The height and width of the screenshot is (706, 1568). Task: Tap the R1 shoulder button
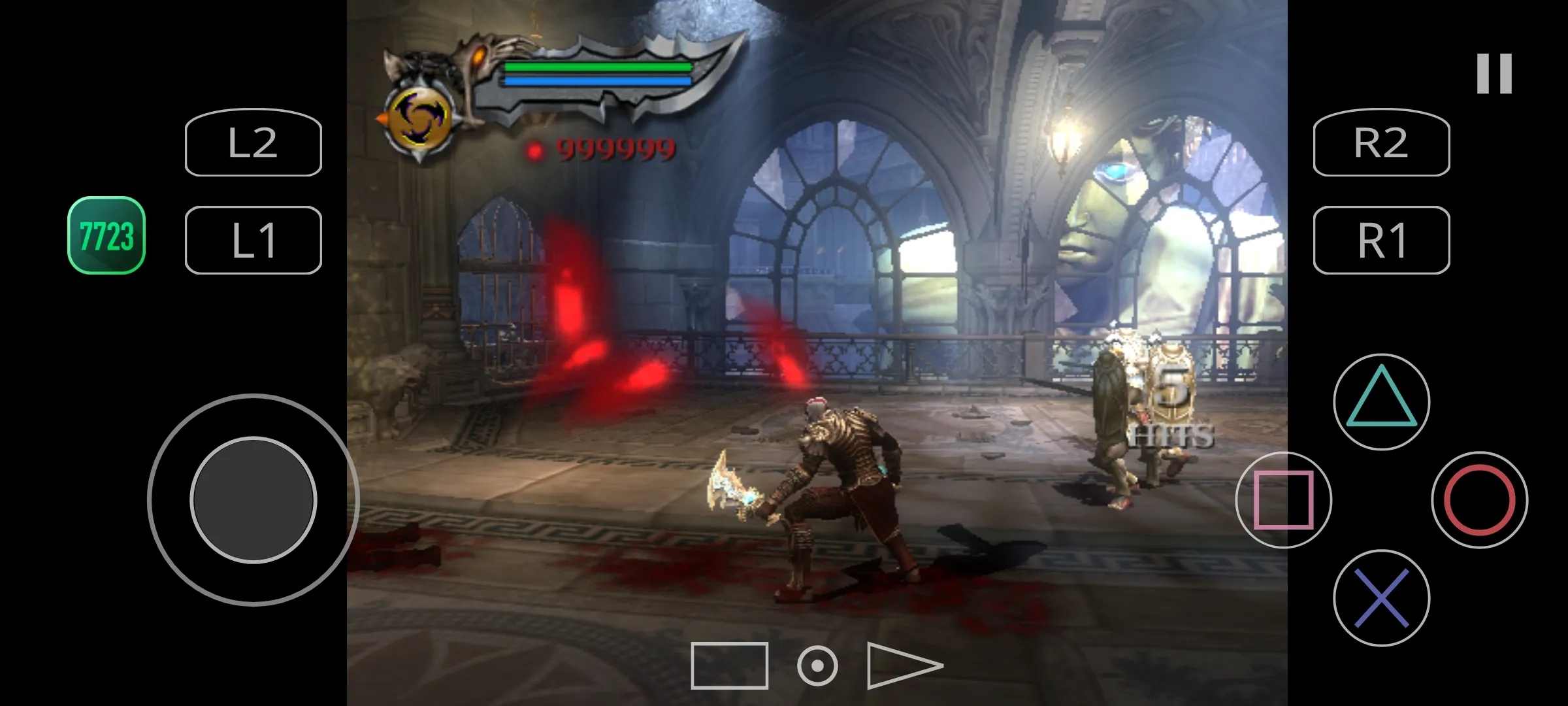tap(1381, 240)
